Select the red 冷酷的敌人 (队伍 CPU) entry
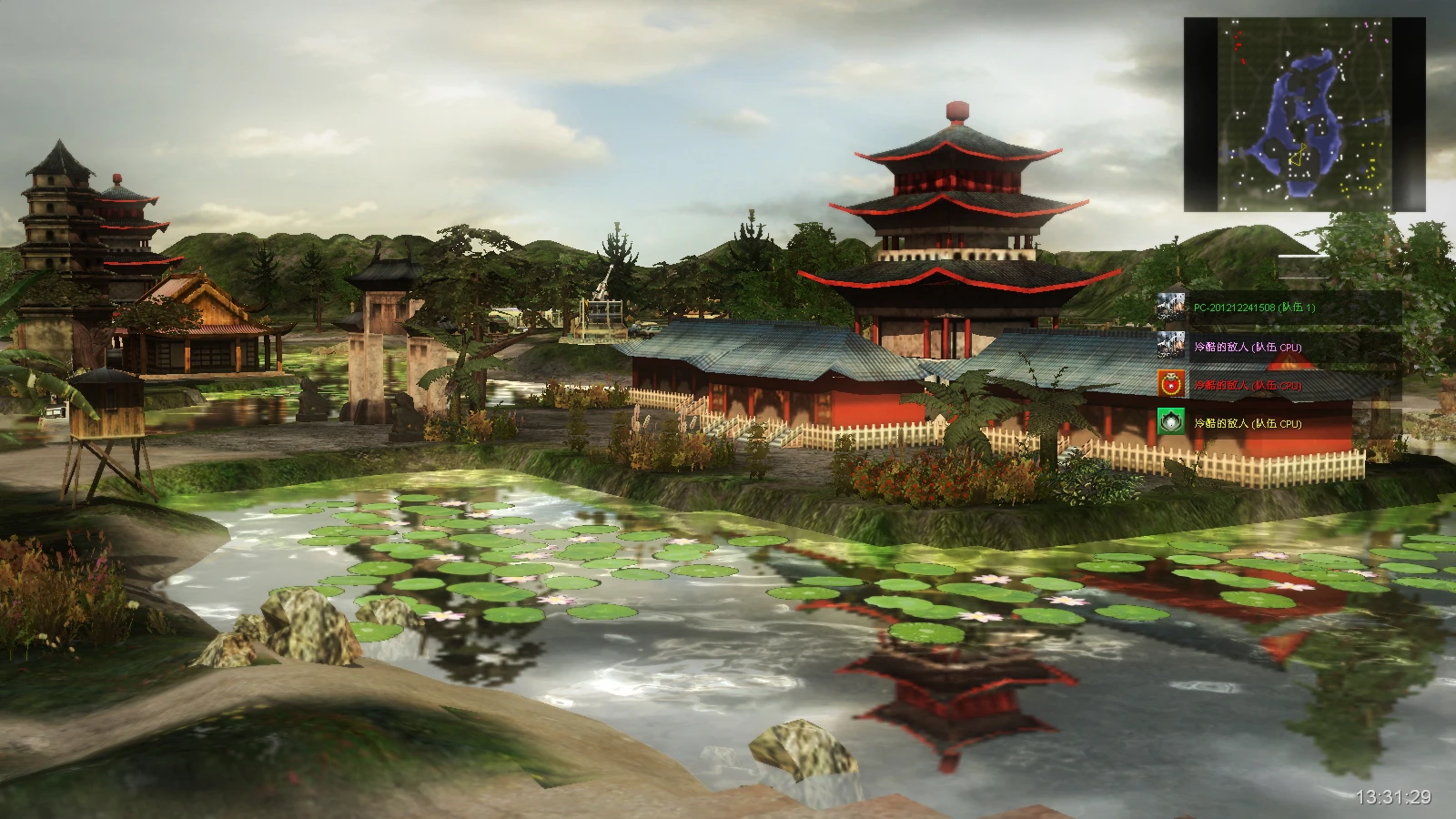Screen dimensions: 1456x819 pyautogui.click(x=1248, y=385)
